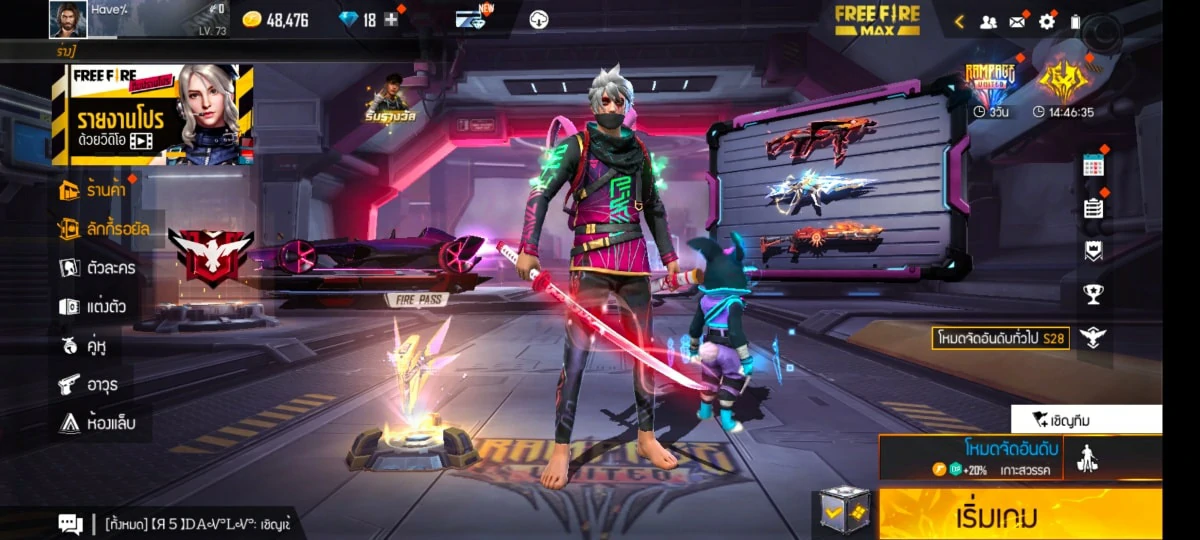This screenshot has width=1200, height=540.
Task: Add diamonds with the plus button
Action: 391,20
